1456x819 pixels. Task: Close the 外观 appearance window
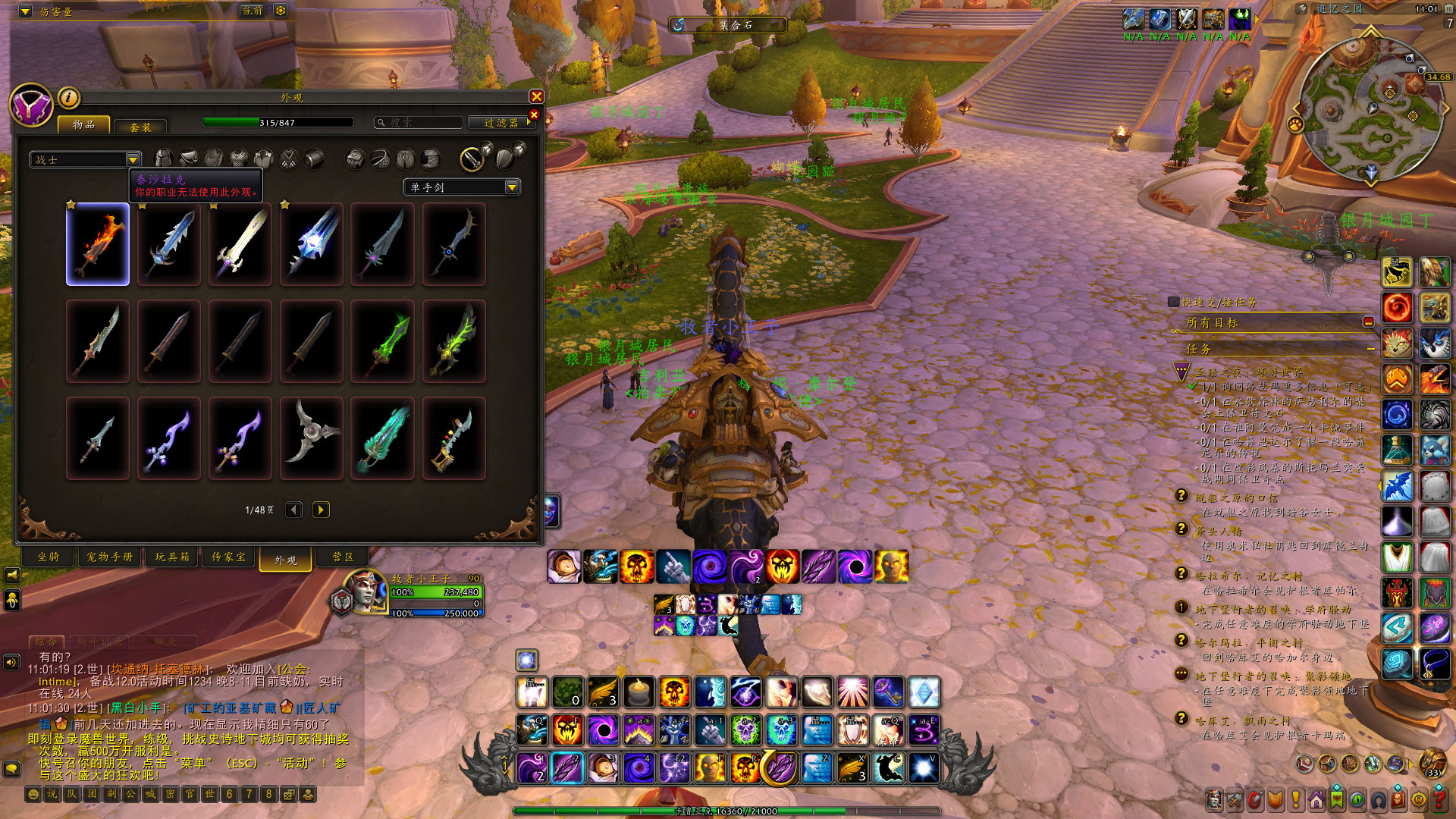click(x=536, y=96)
